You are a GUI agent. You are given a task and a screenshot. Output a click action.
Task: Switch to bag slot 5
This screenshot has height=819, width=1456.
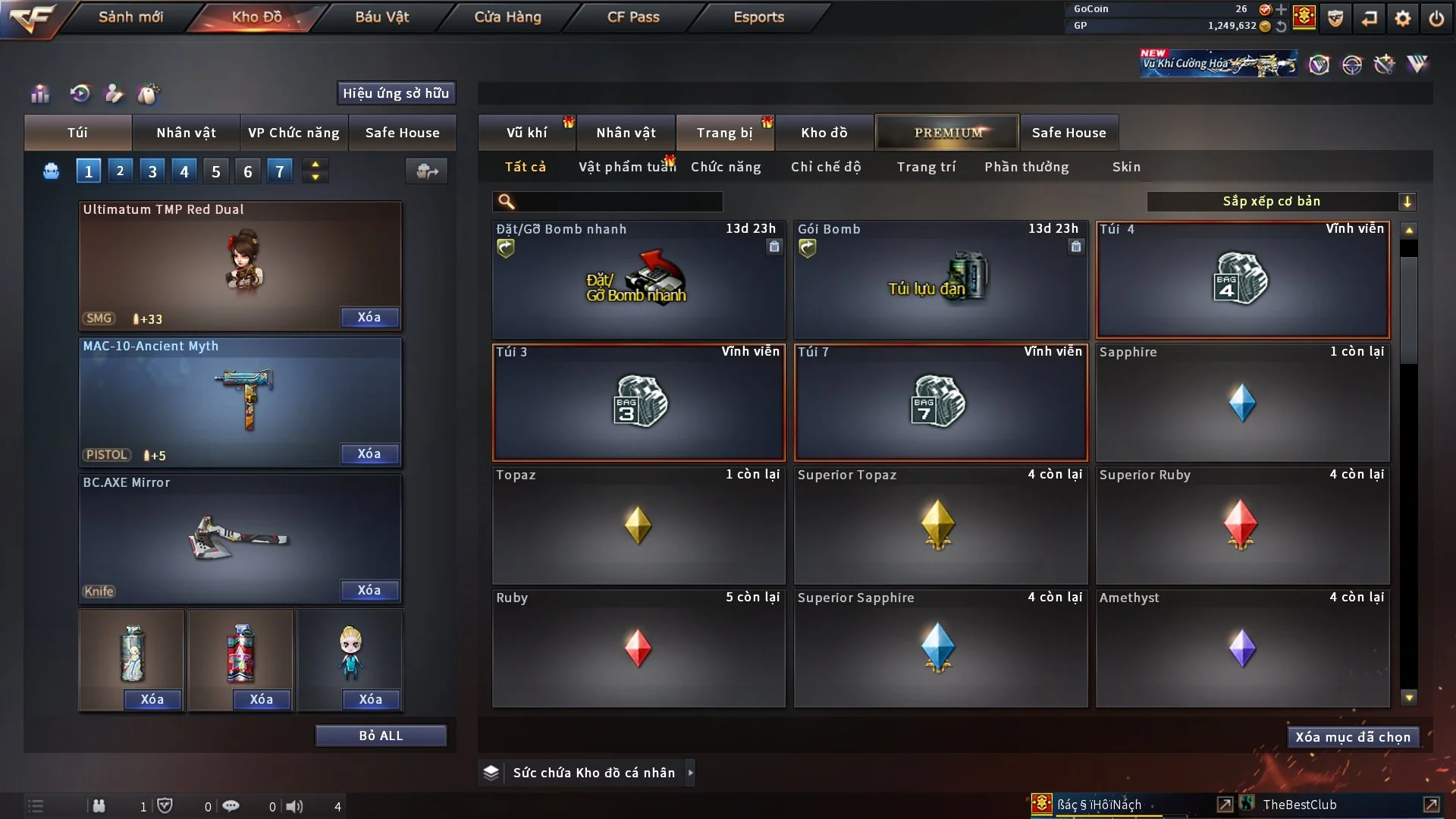pos(215,171)
